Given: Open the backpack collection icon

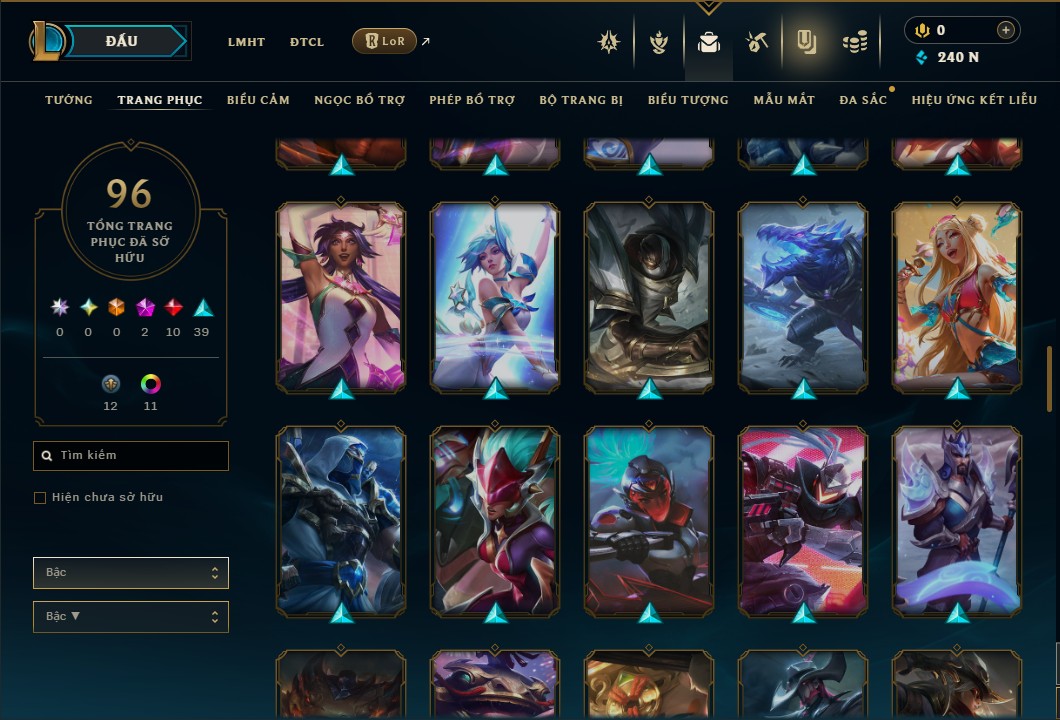Looking at the screenshot, I should [709, 42].
